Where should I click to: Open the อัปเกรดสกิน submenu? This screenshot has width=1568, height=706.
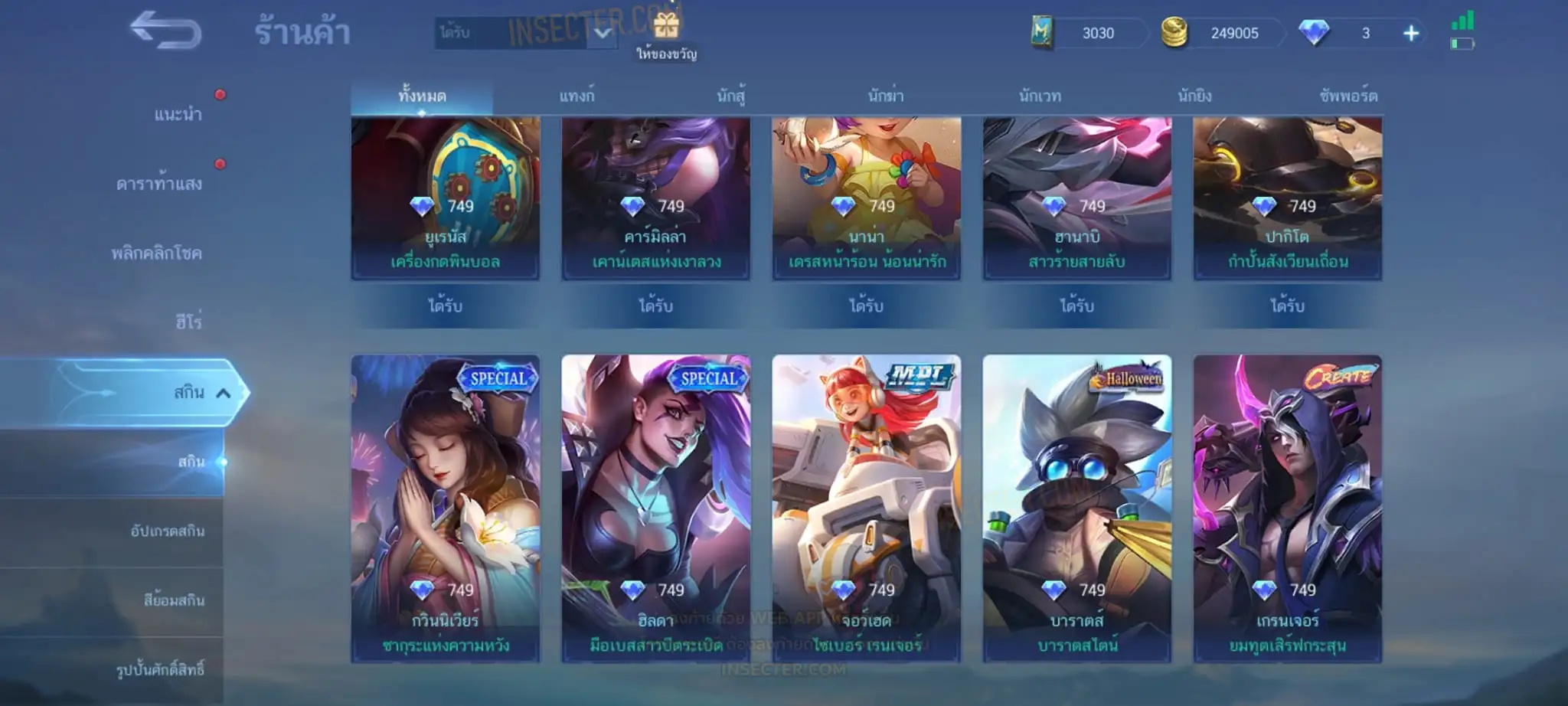pyautogui.click(x=168, y=531)
